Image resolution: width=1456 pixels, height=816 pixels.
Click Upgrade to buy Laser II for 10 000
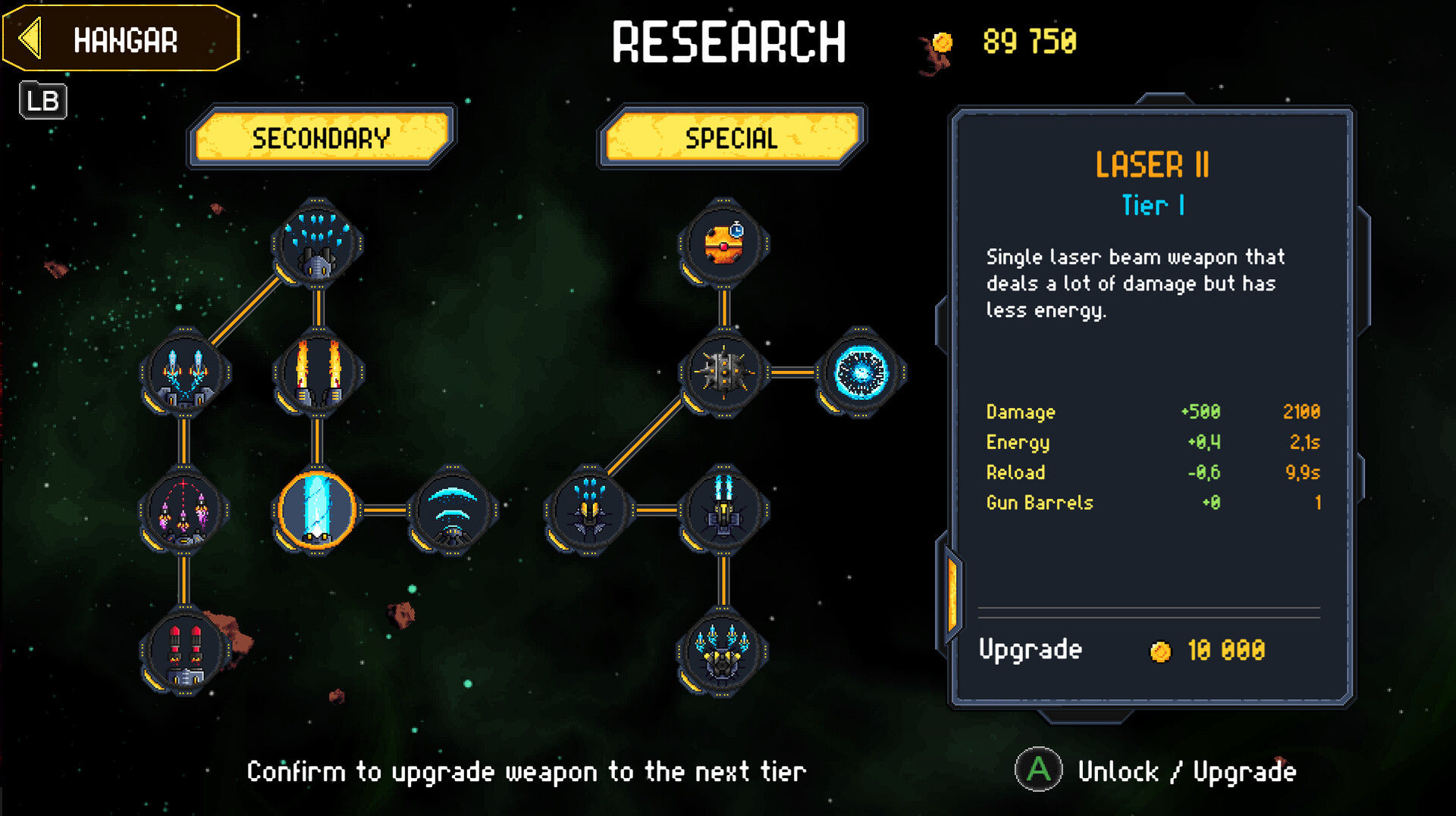tap(1031, 650)
